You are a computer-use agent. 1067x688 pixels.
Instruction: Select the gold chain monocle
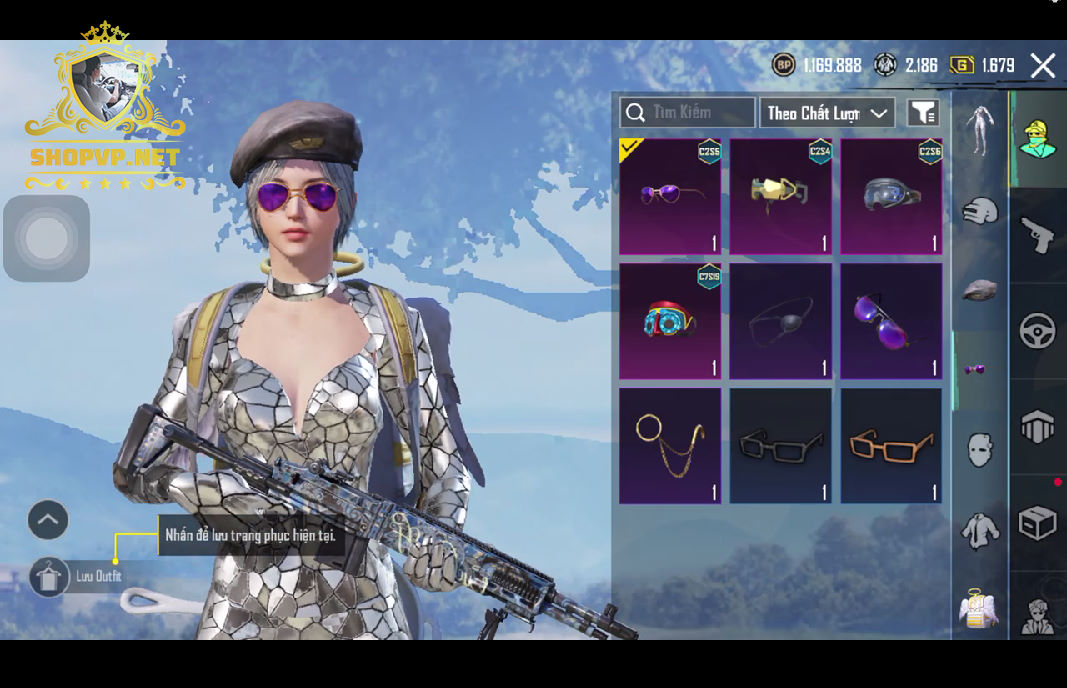[x=670, y=445]
